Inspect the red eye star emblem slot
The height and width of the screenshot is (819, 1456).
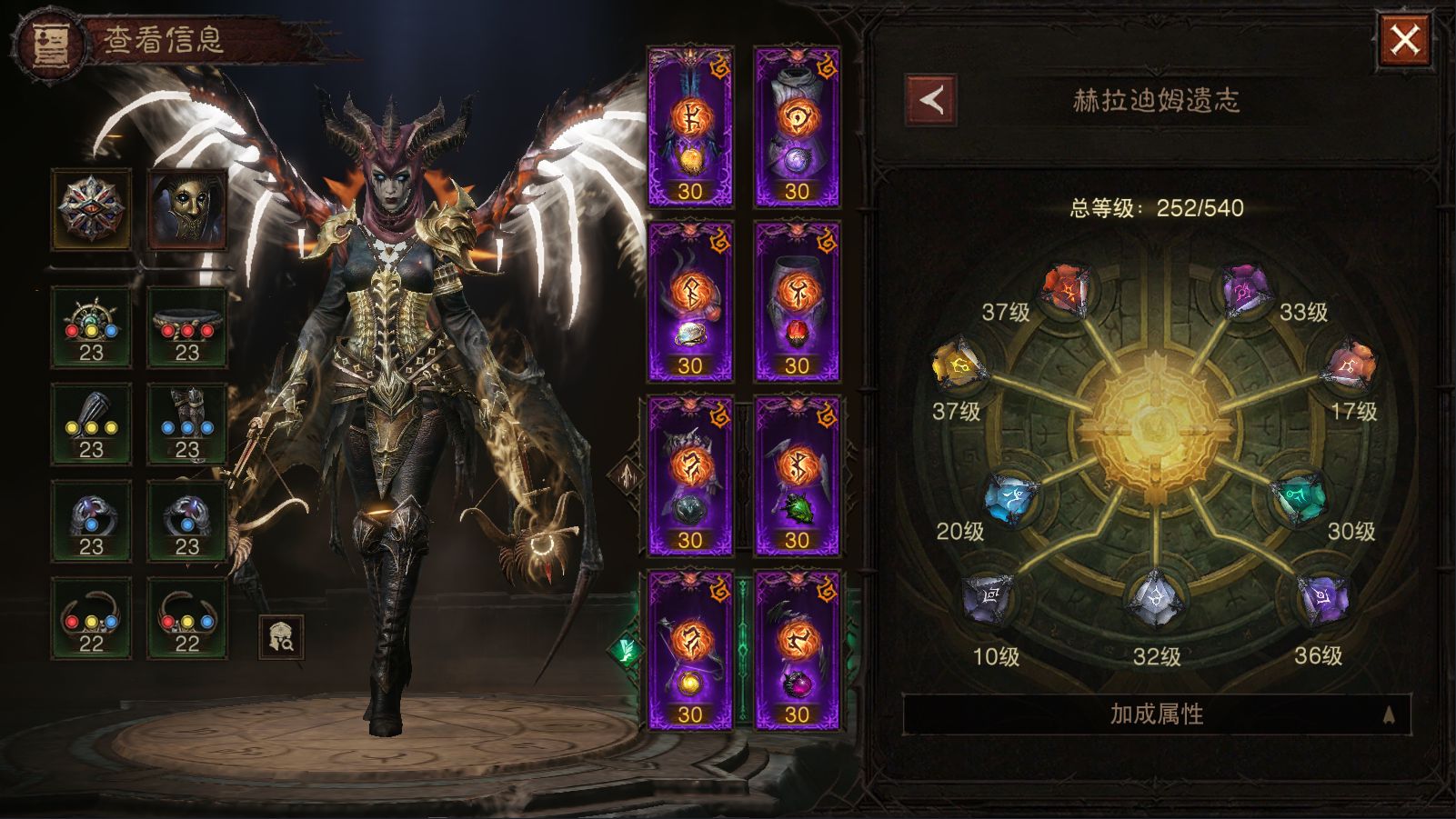[91, 208]
